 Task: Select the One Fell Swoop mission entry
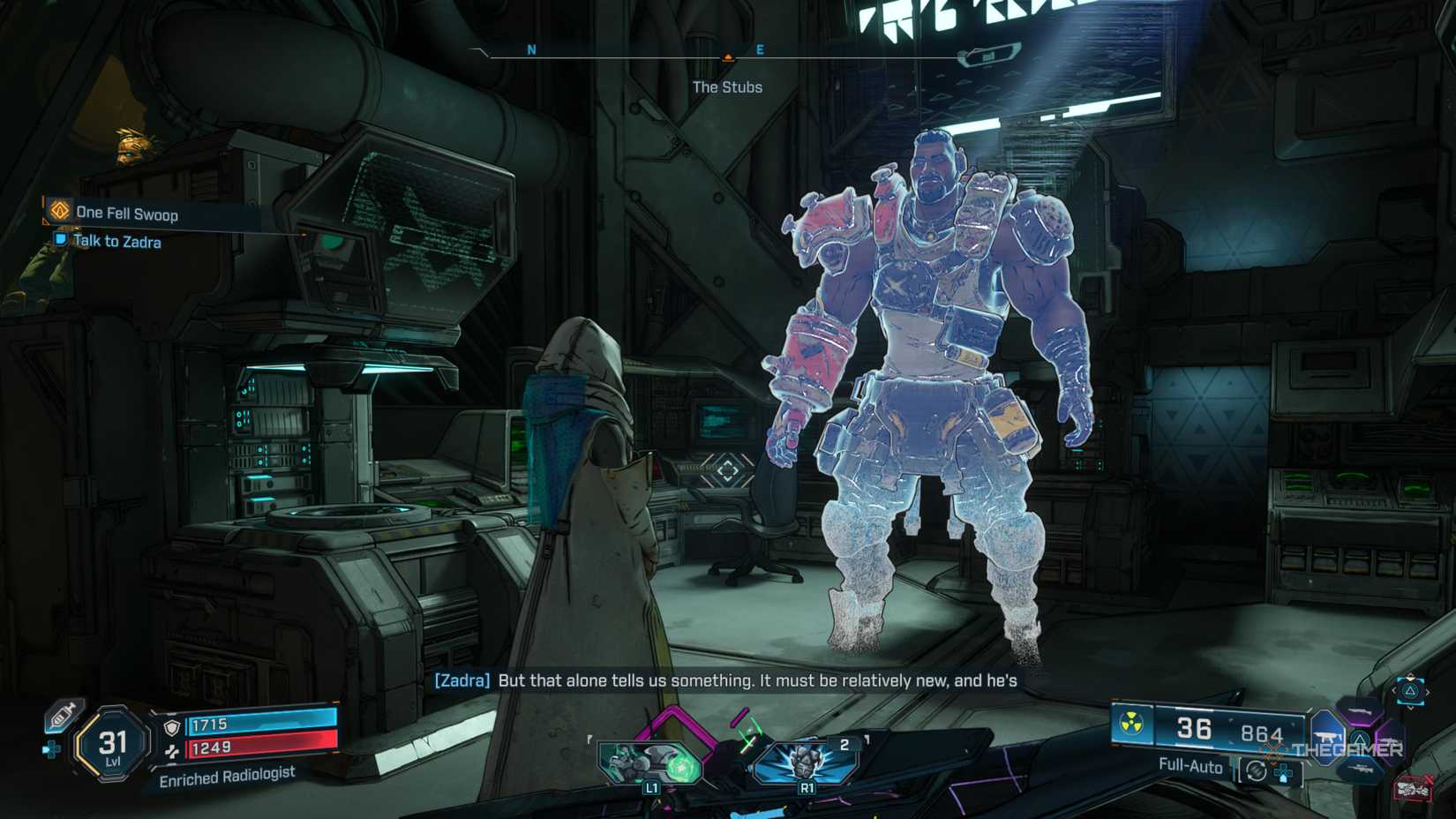129,214
